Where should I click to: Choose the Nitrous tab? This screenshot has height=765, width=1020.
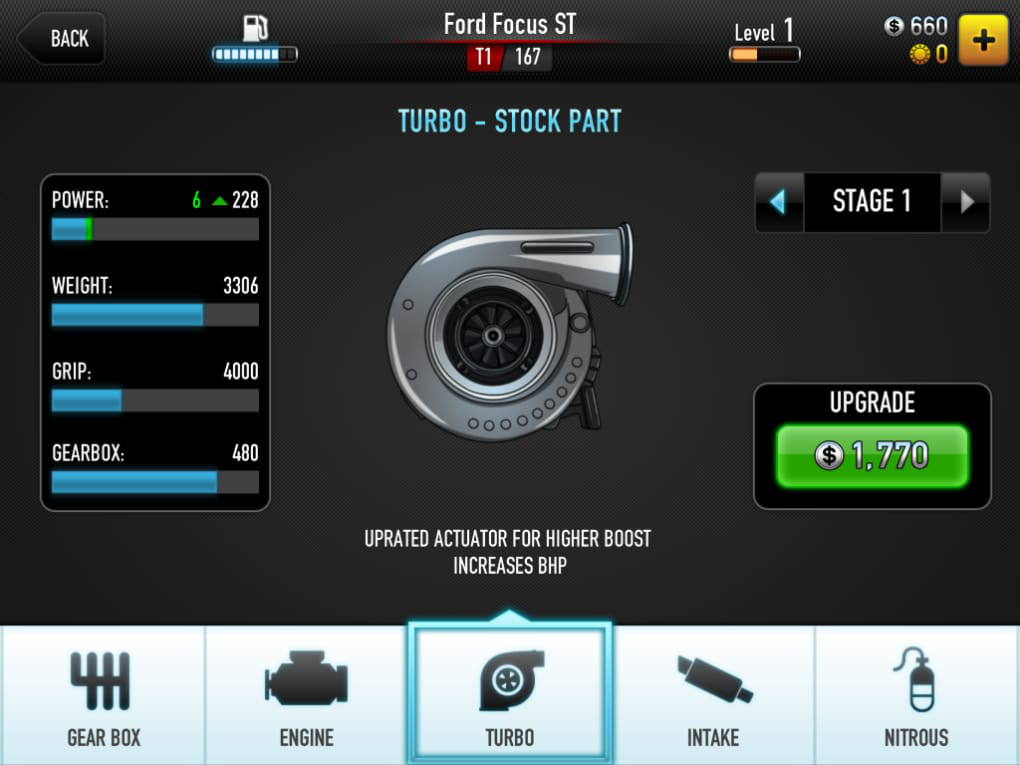(916, 695)
